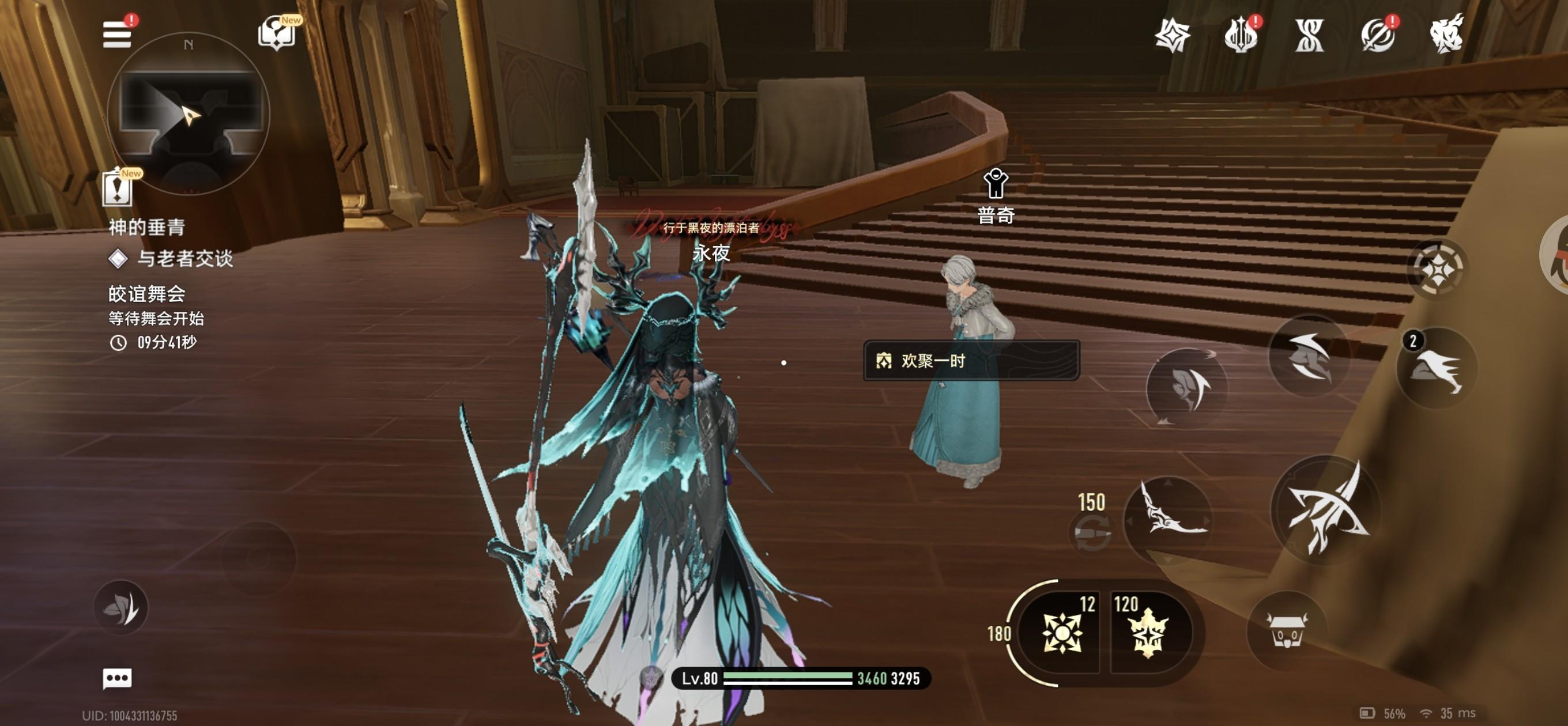Select the 与老者交谈 quest objective

tap(184, 259)
